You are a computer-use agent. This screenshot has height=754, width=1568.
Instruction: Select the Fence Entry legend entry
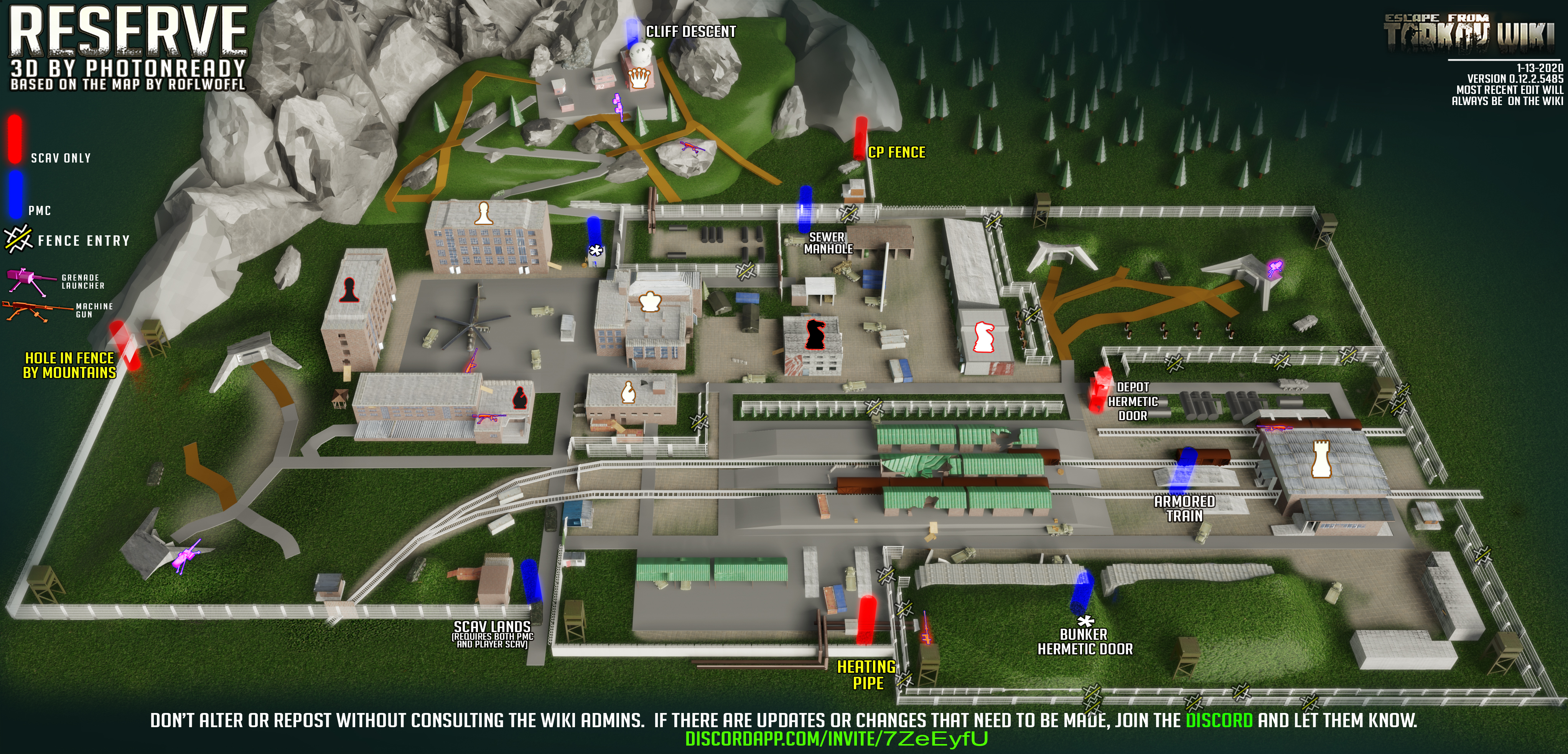(x=83, y=241)
